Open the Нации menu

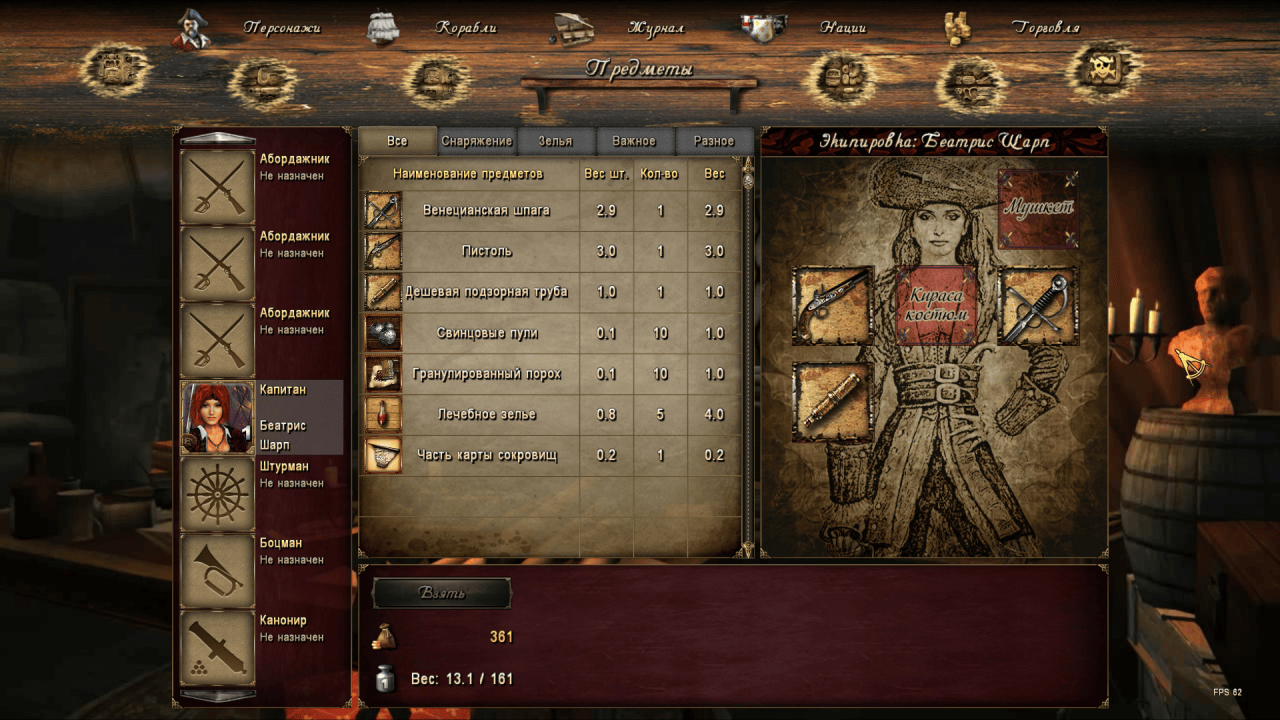(x=842, y=28)
